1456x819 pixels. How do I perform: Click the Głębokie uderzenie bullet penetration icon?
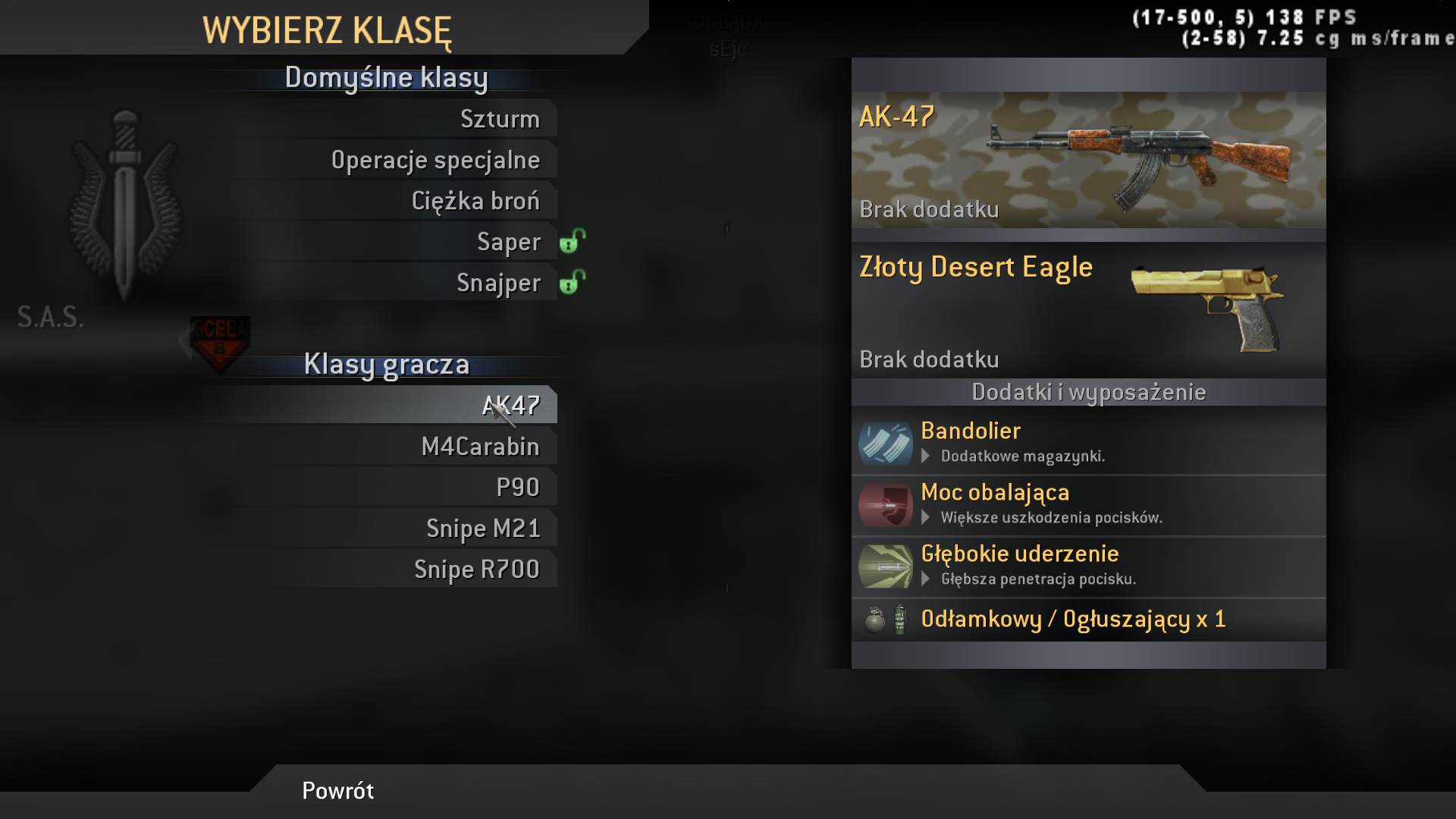884,566
